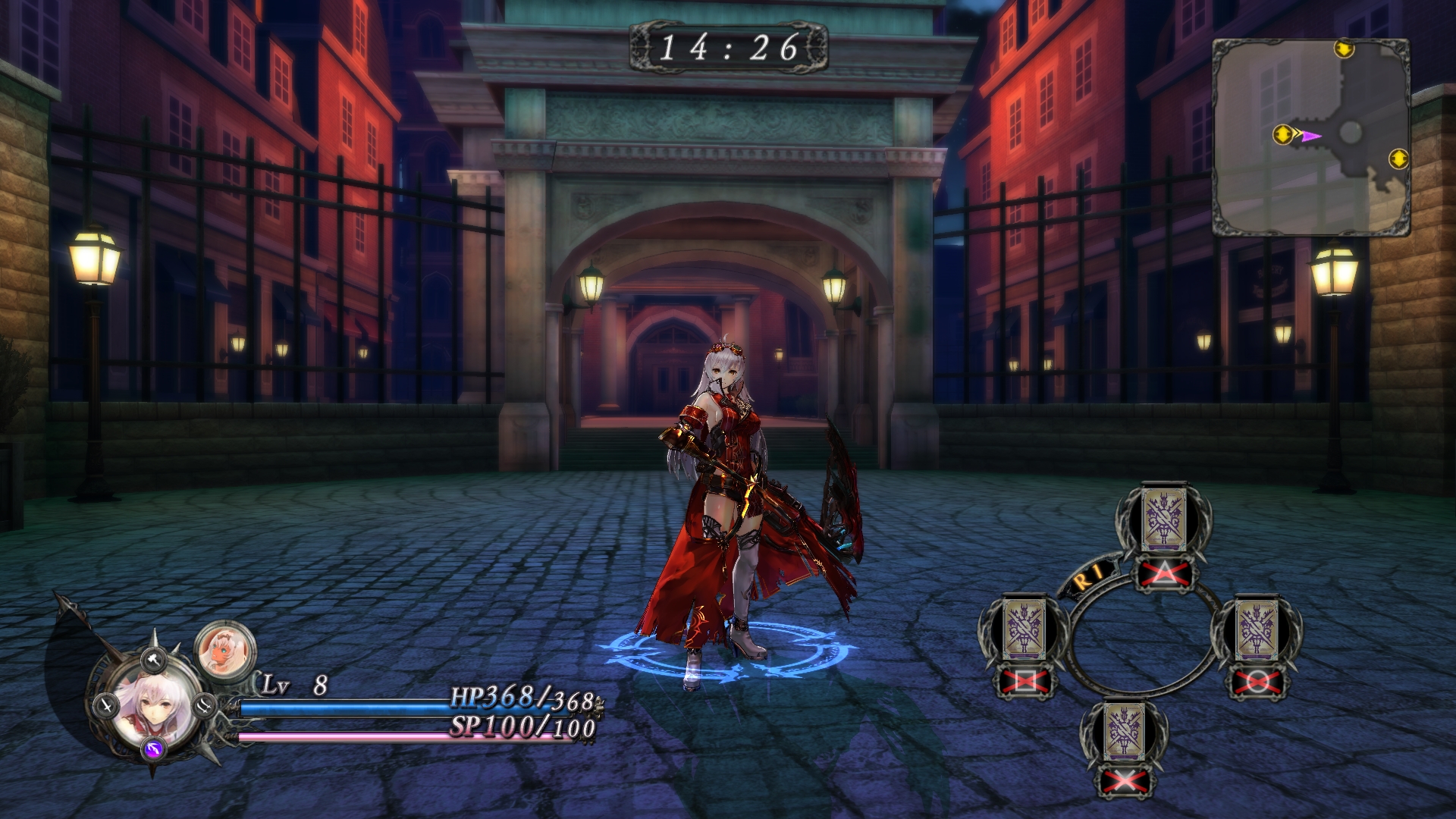Image resolution: width=1456 pixels, height=819 pixels.
Task: Select the orange-skinned companion portrait
Action: coord(224,650)
